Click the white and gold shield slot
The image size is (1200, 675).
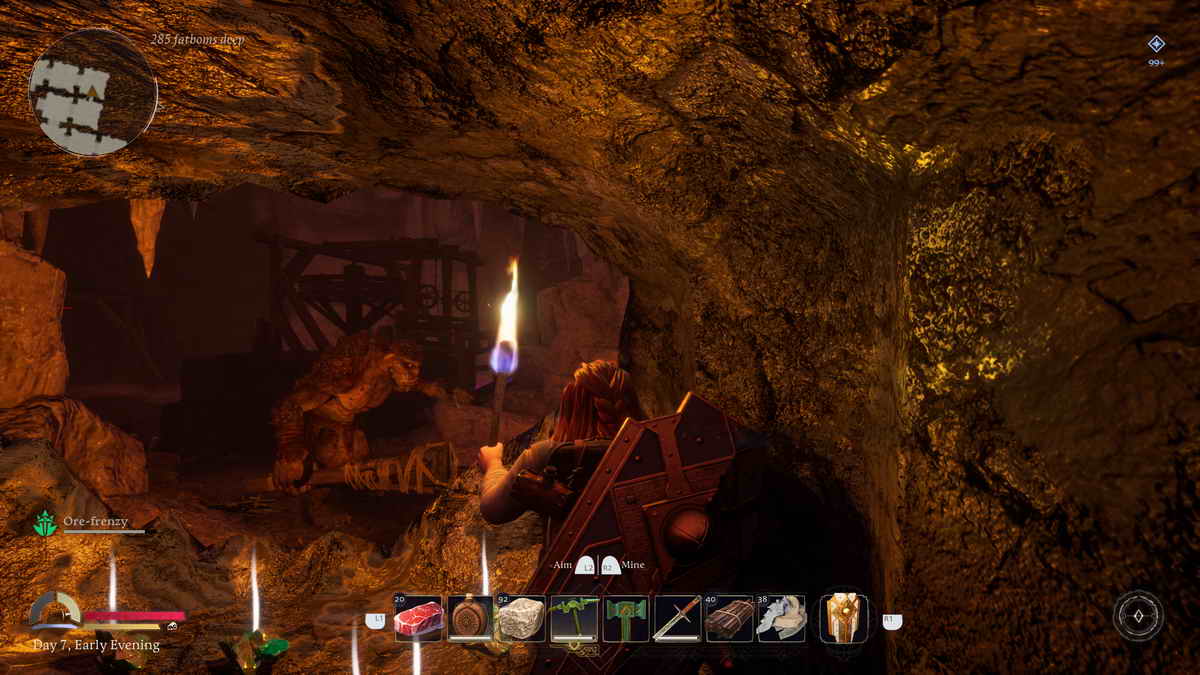tap(843, 617)
